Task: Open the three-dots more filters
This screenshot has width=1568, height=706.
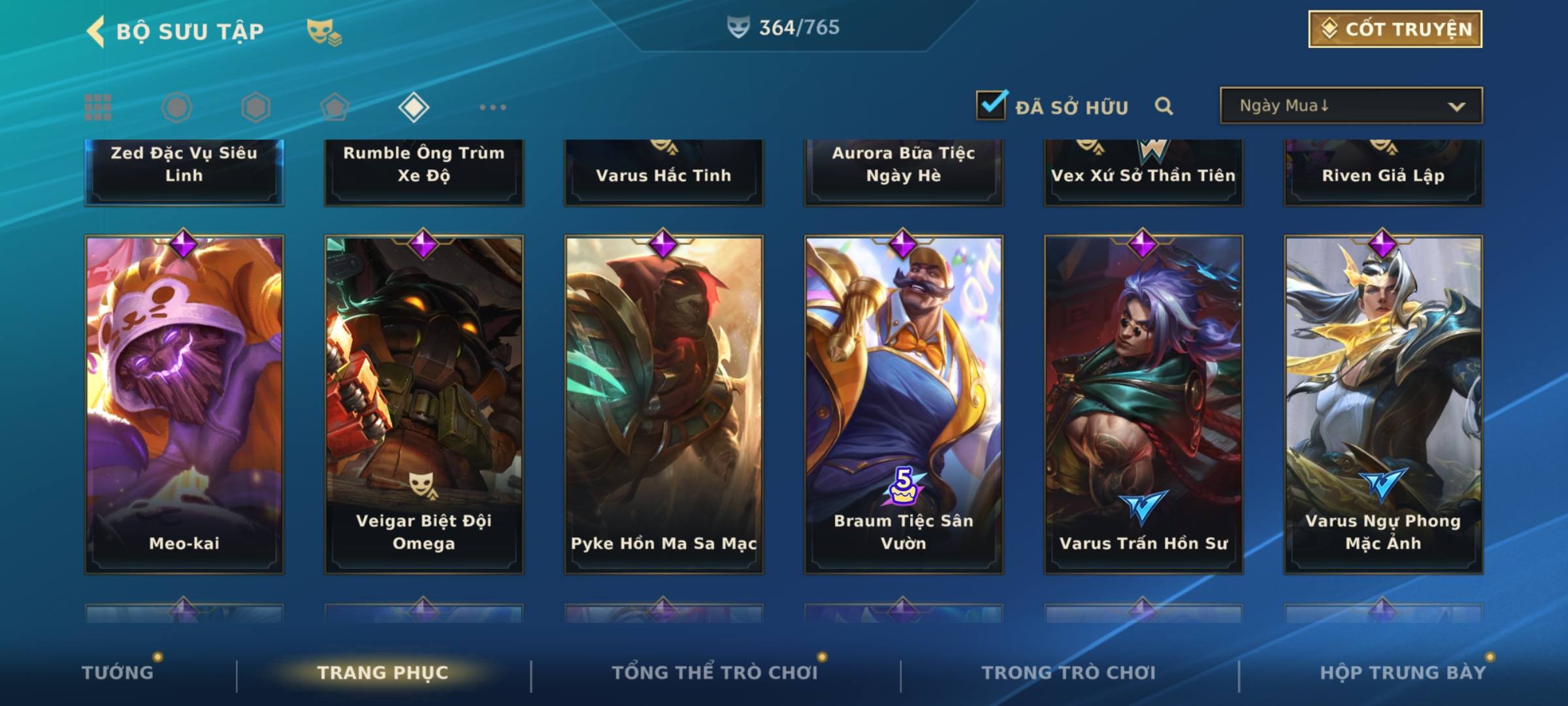Action: pyautogui.click(x=493, y=107)
